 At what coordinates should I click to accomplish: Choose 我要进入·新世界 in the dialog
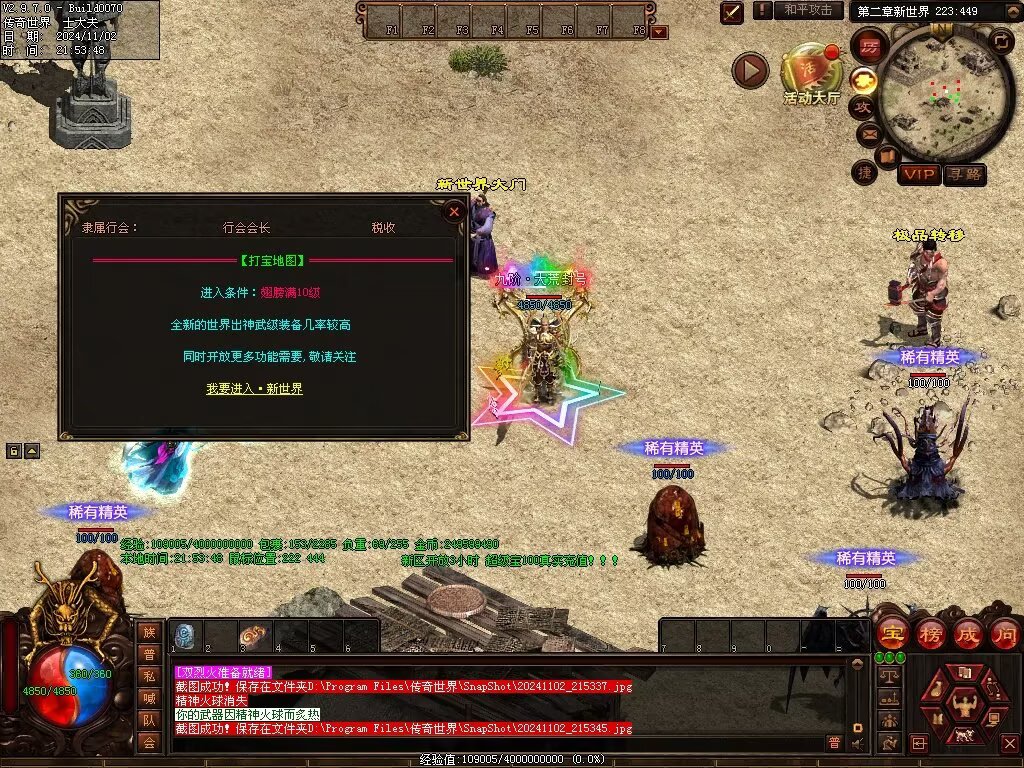(x=254, y=388)
